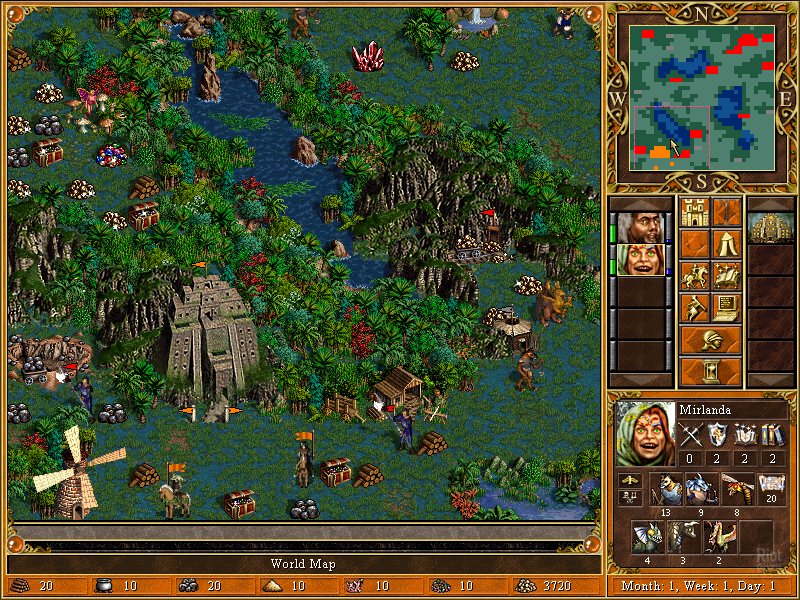
Task: Open the Kingdom Overview castle button
Action: [694, 213]
